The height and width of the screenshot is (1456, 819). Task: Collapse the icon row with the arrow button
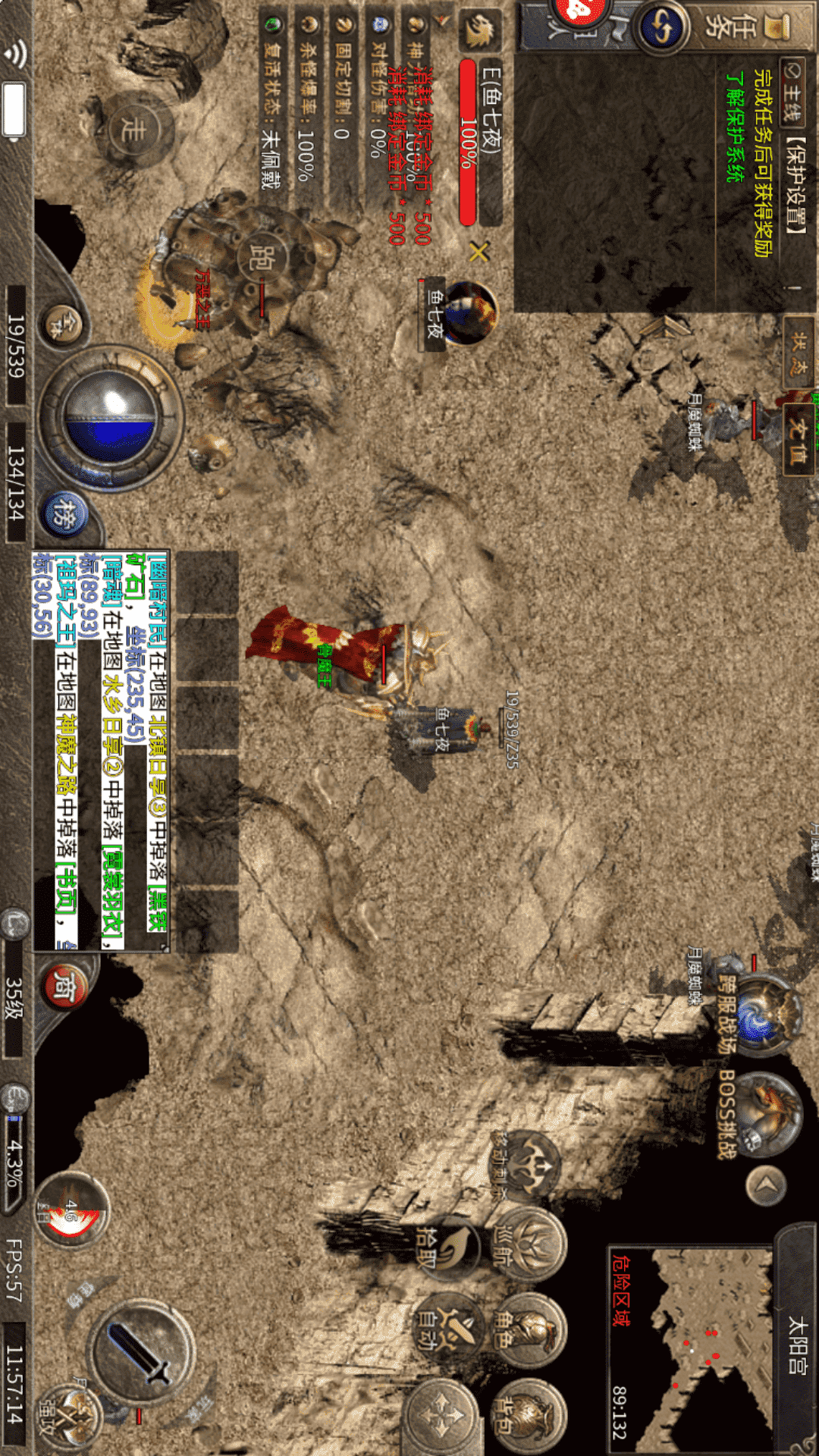(x=766, y=1185)
